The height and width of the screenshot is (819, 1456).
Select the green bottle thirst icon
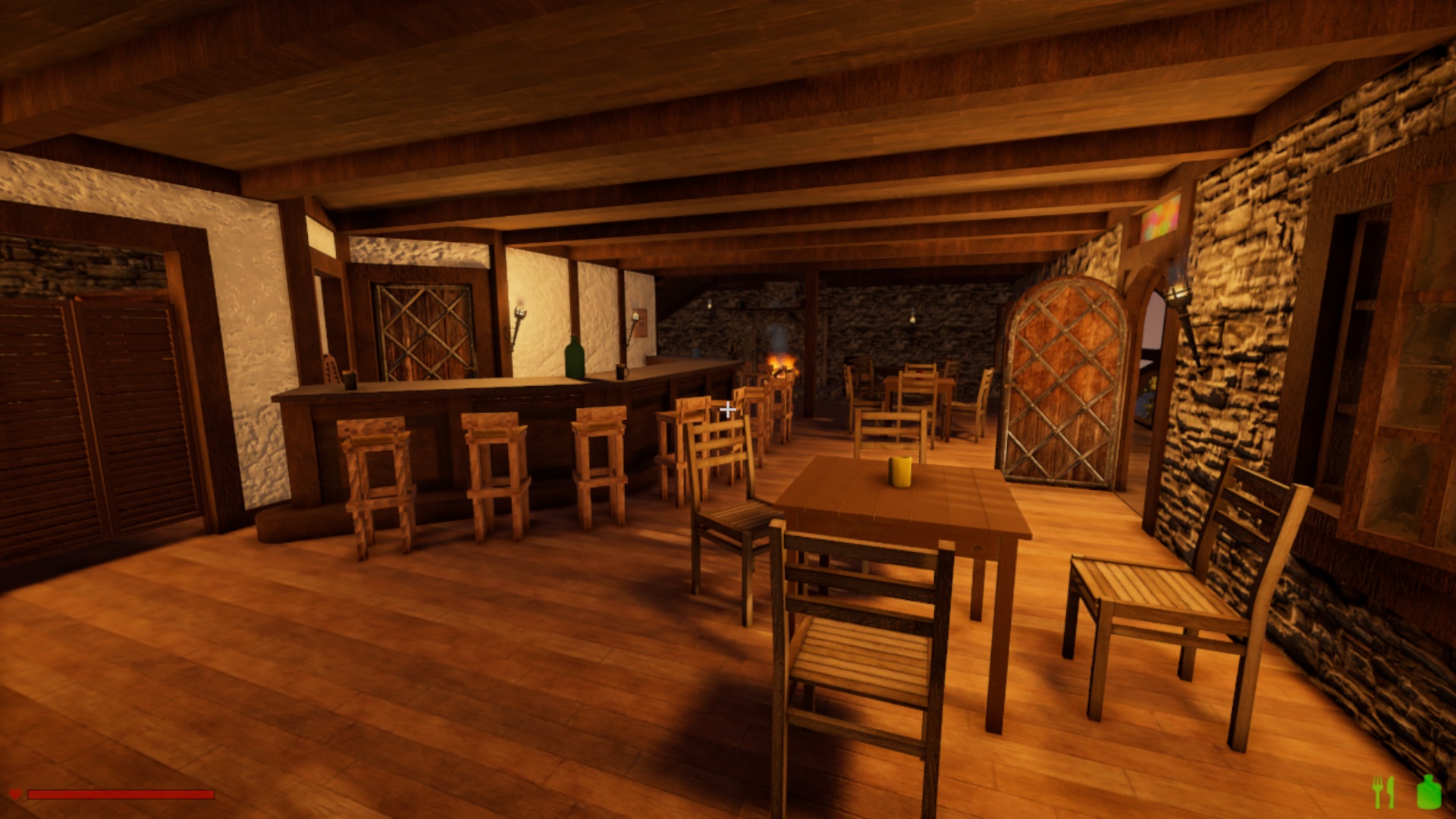click(x=1429, y=792)
